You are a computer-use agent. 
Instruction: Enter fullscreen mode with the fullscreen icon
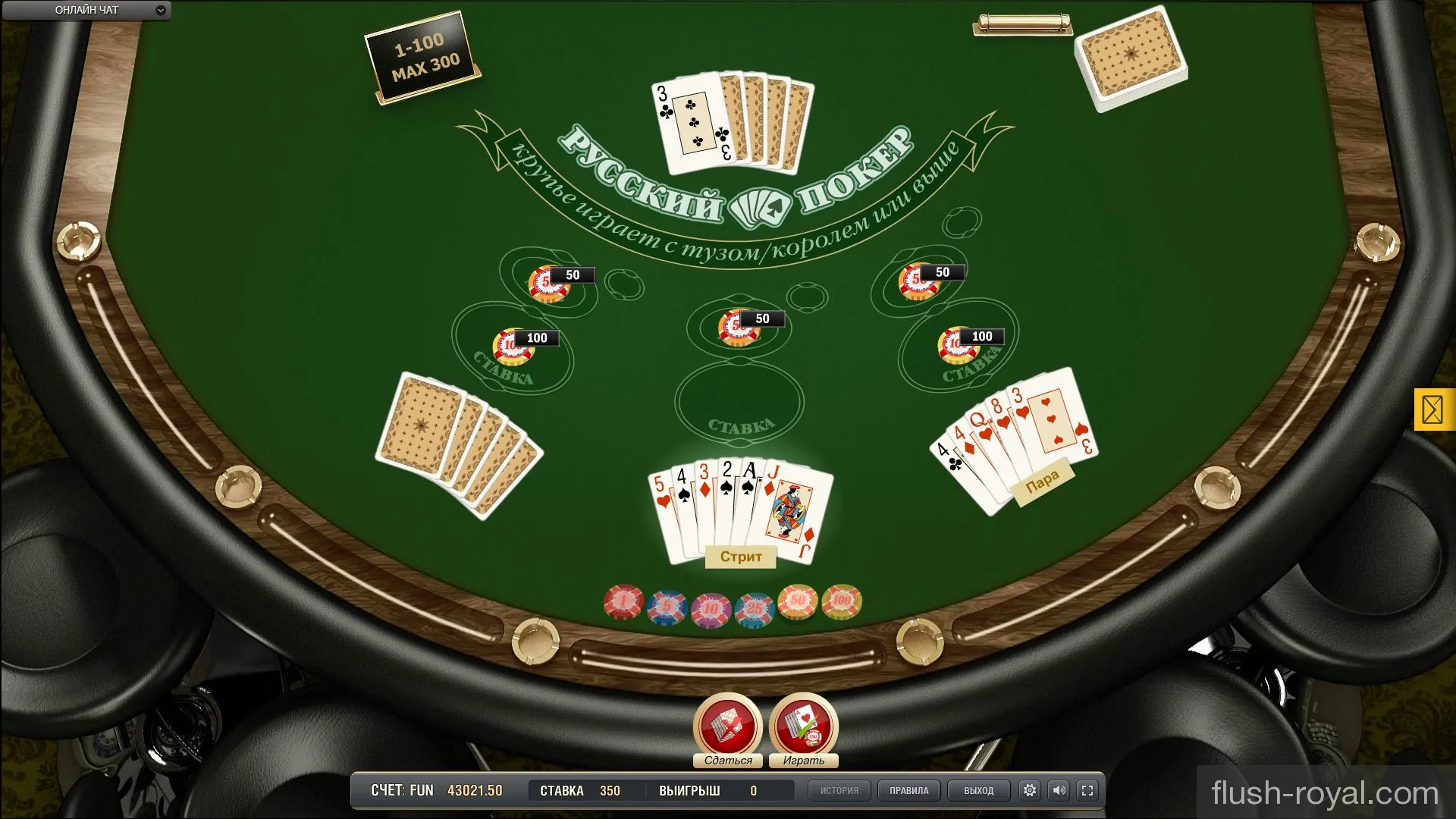tap(1089, 790)
